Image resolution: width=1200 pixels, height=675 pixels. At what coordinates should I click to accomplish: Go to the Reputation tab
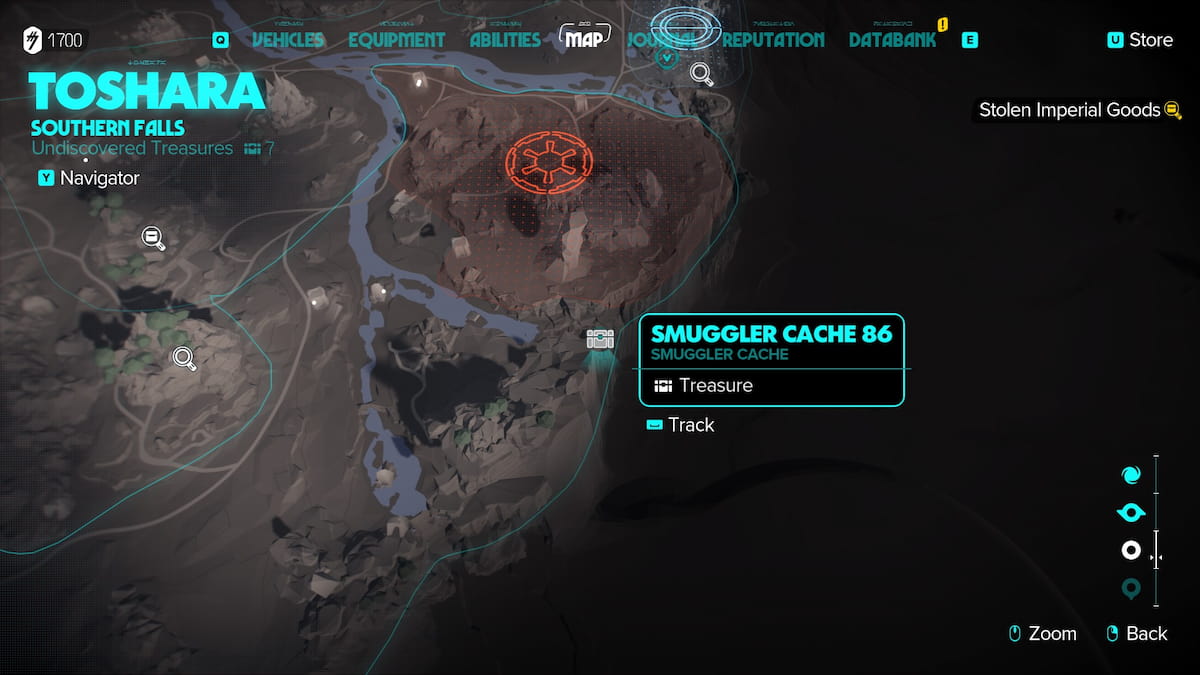click(x=773, y=40)
